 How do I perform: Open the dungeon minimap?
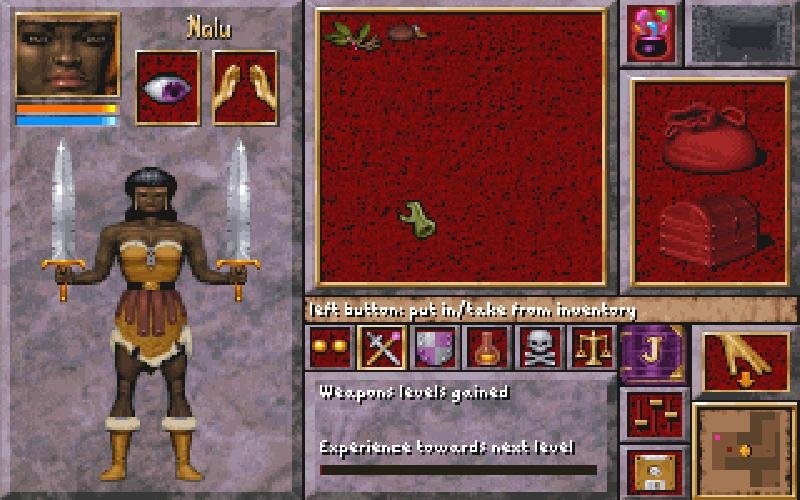(x=745, y=450)
